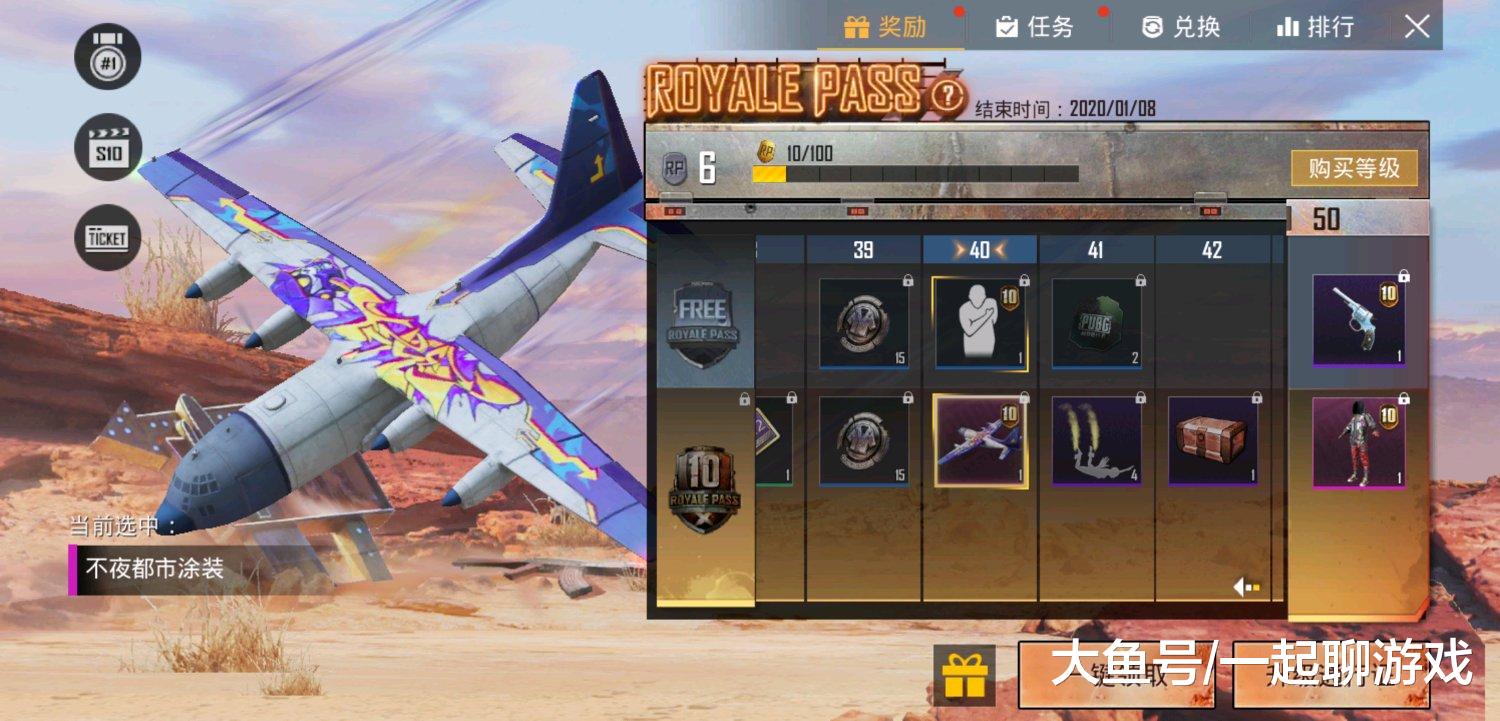Switch to the 奖励 rewards tab

click(886, 27)
